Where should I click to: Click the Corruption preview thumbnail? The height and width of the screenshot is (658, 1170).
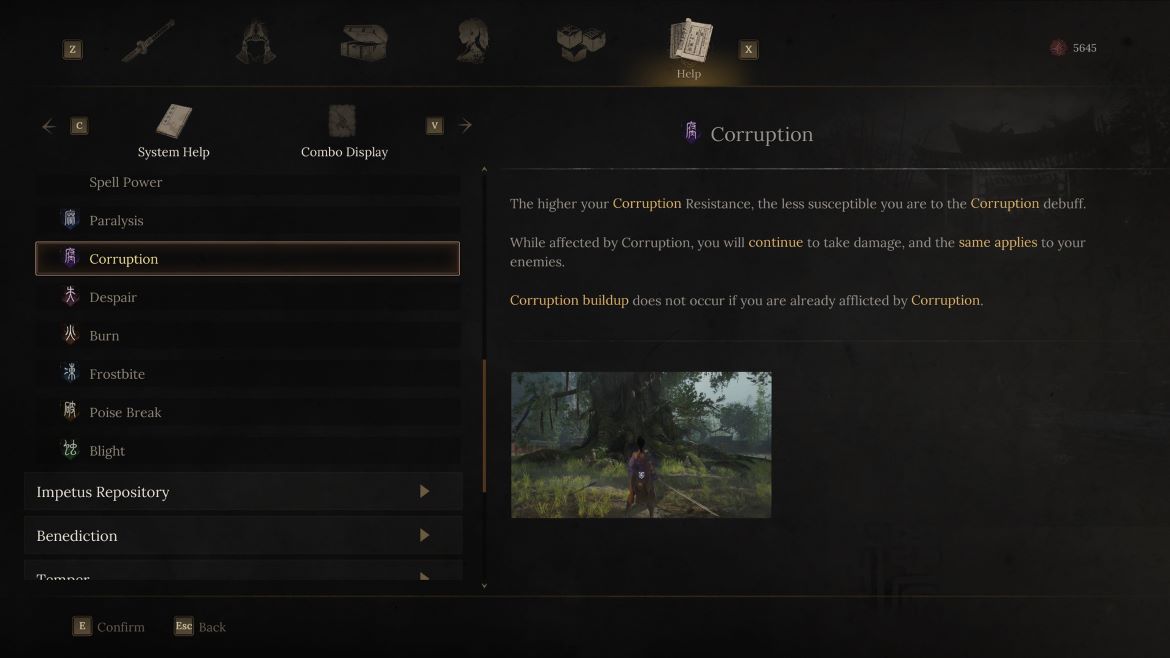pos(641,445)
